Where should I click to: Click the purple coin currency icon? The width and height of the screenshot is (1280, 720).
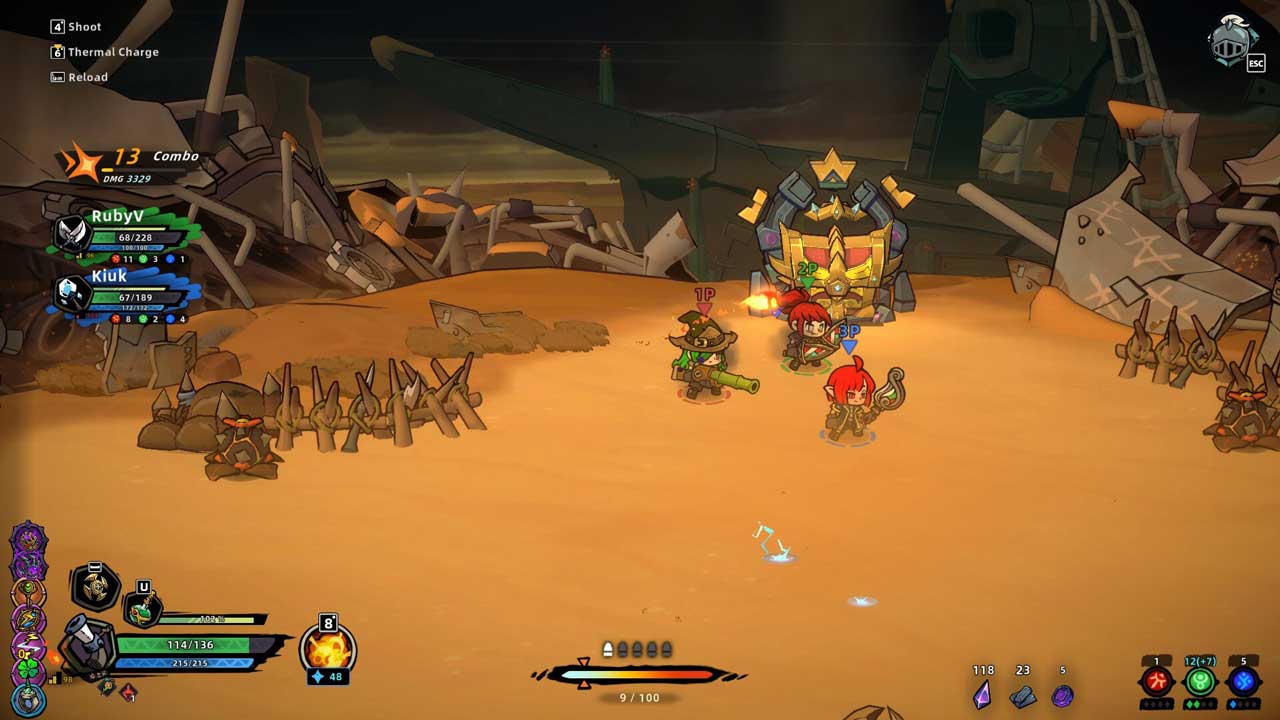[x=1062, y=695]
